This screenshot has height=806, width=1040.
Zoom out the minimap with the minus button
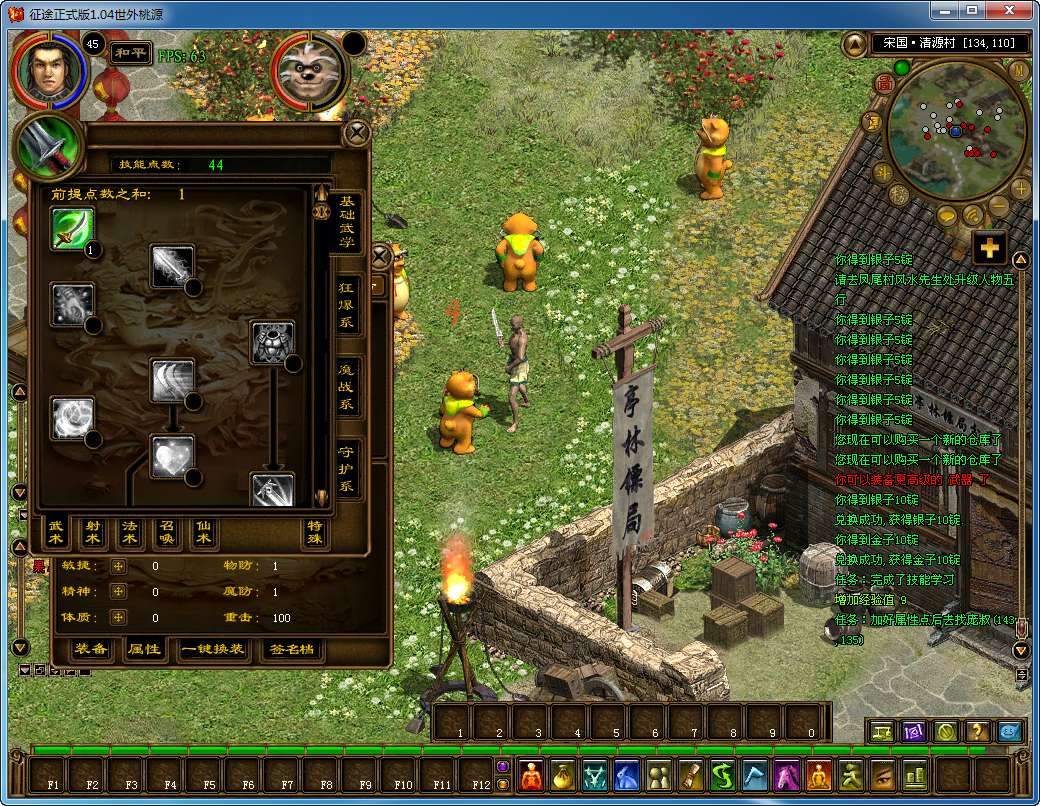999,207
